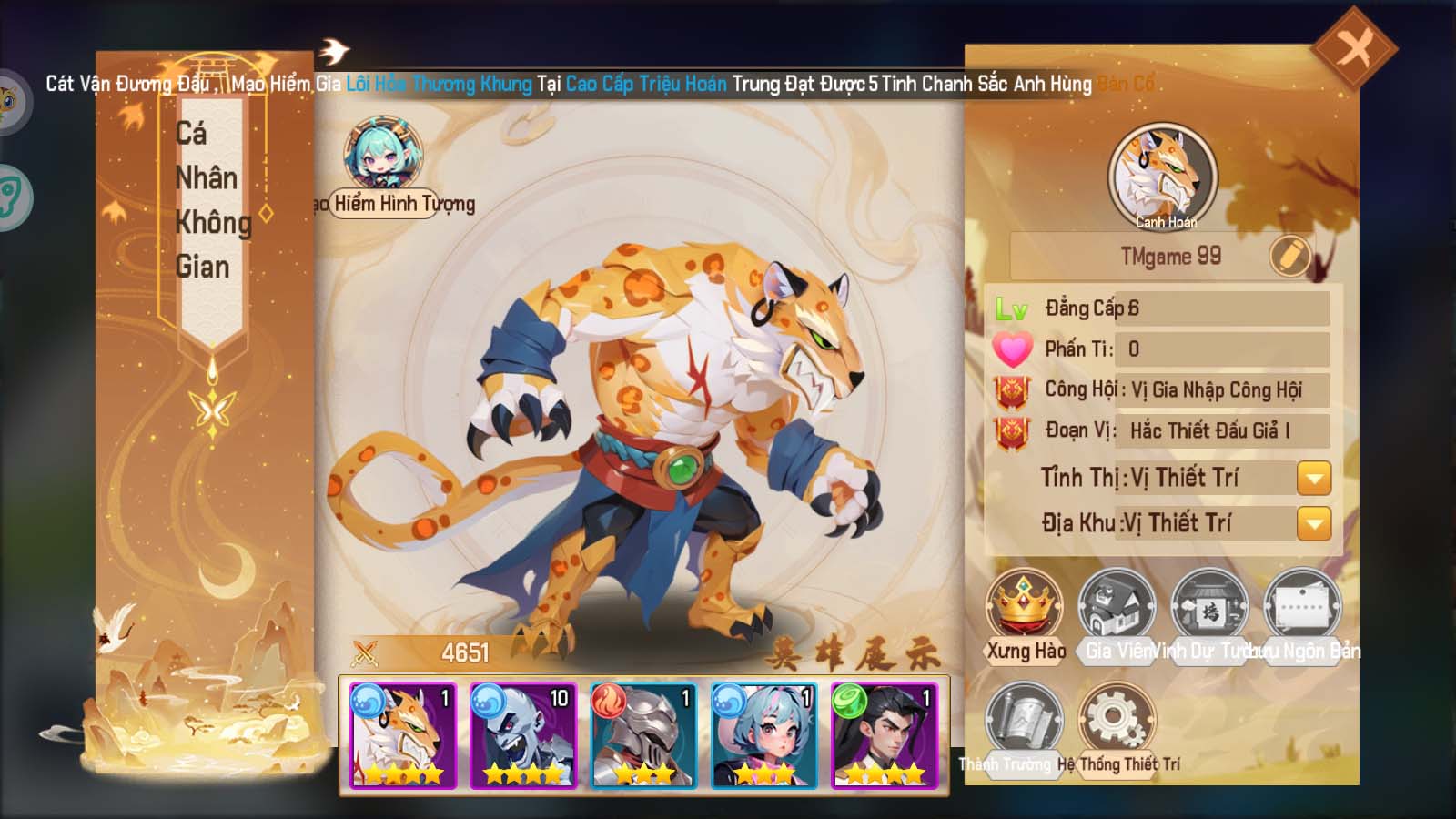
Task: Select the grey vampire hero card
Action: coord(523,735)
